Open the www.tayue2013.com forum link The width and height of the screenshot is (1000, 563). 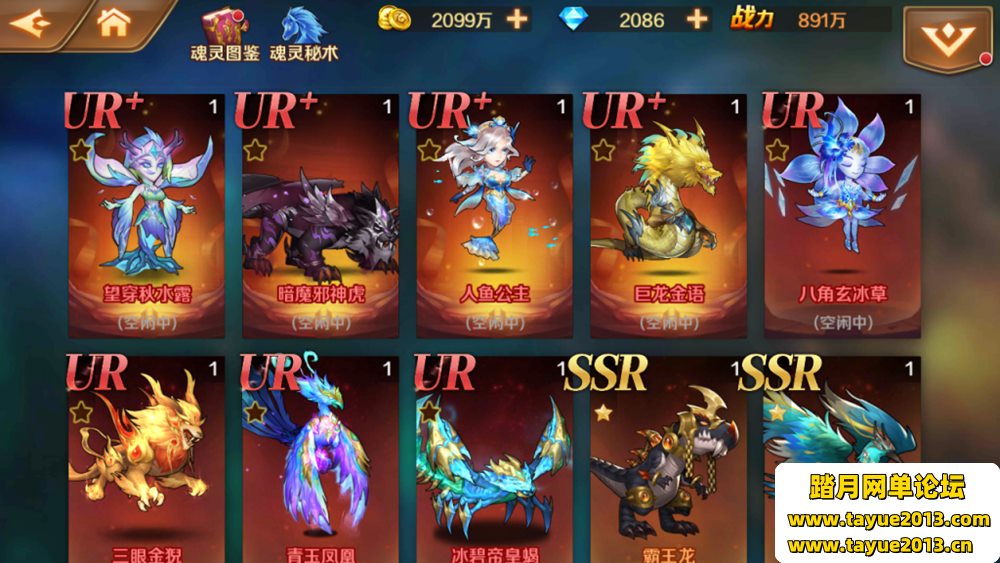click(888, 520)
